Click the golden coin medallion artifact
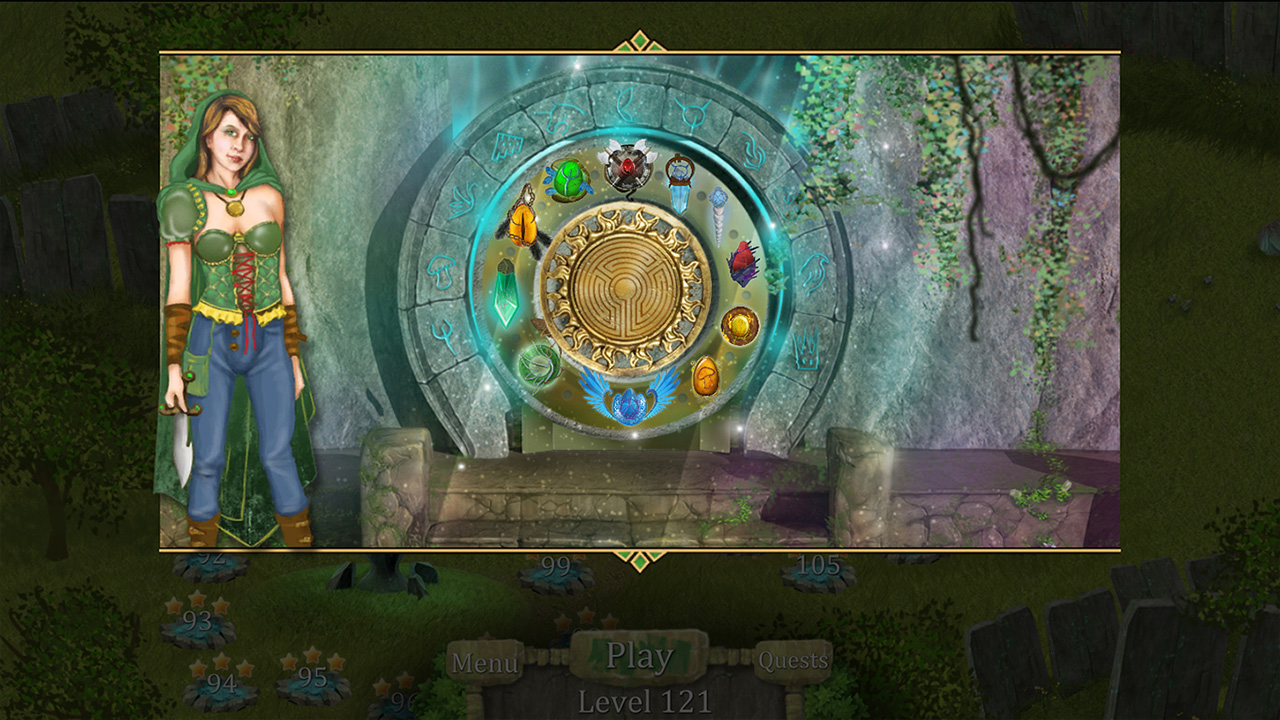This screenshot has height=720, width=1280. (x=739, y=324)
